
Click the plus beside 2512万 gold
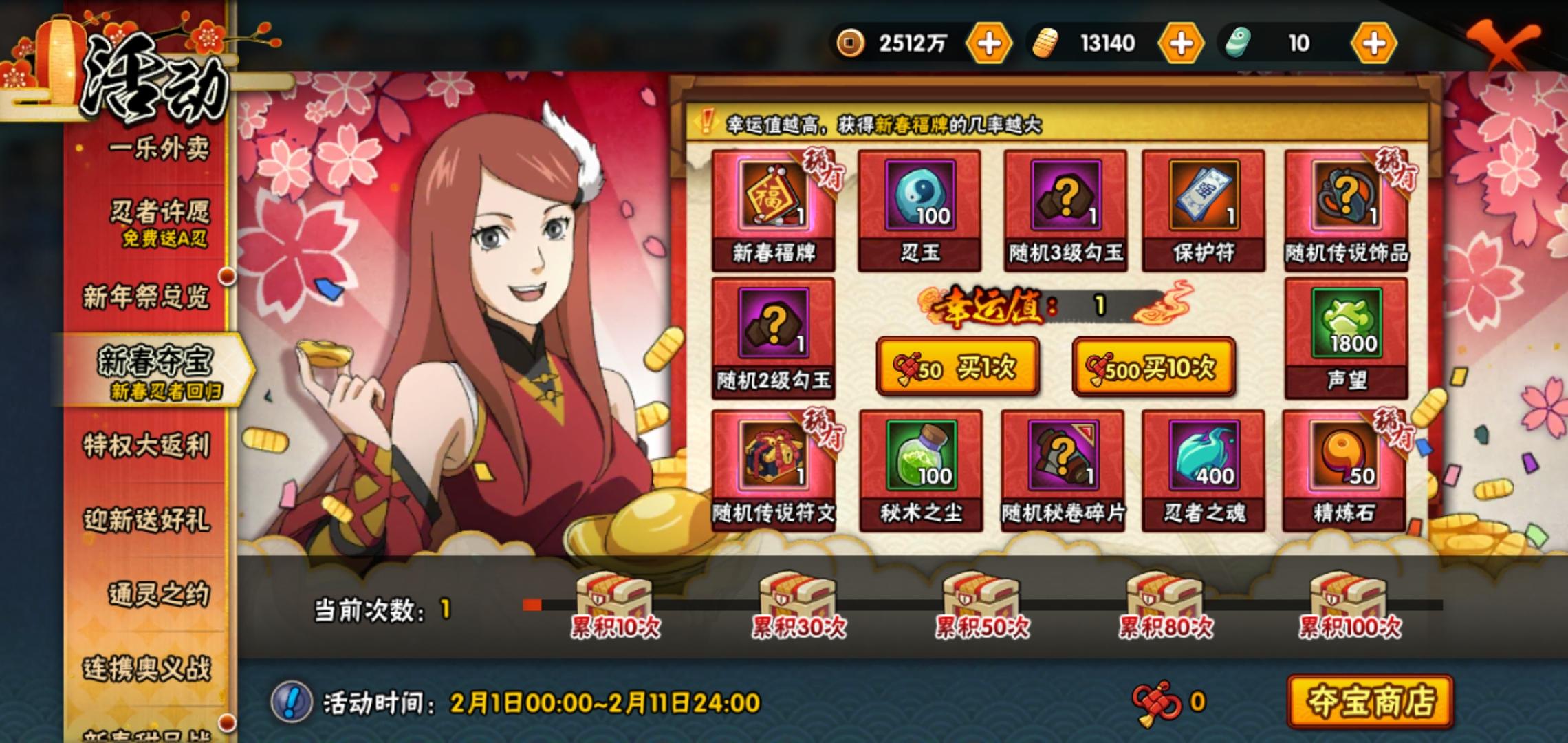click(989, 43)
